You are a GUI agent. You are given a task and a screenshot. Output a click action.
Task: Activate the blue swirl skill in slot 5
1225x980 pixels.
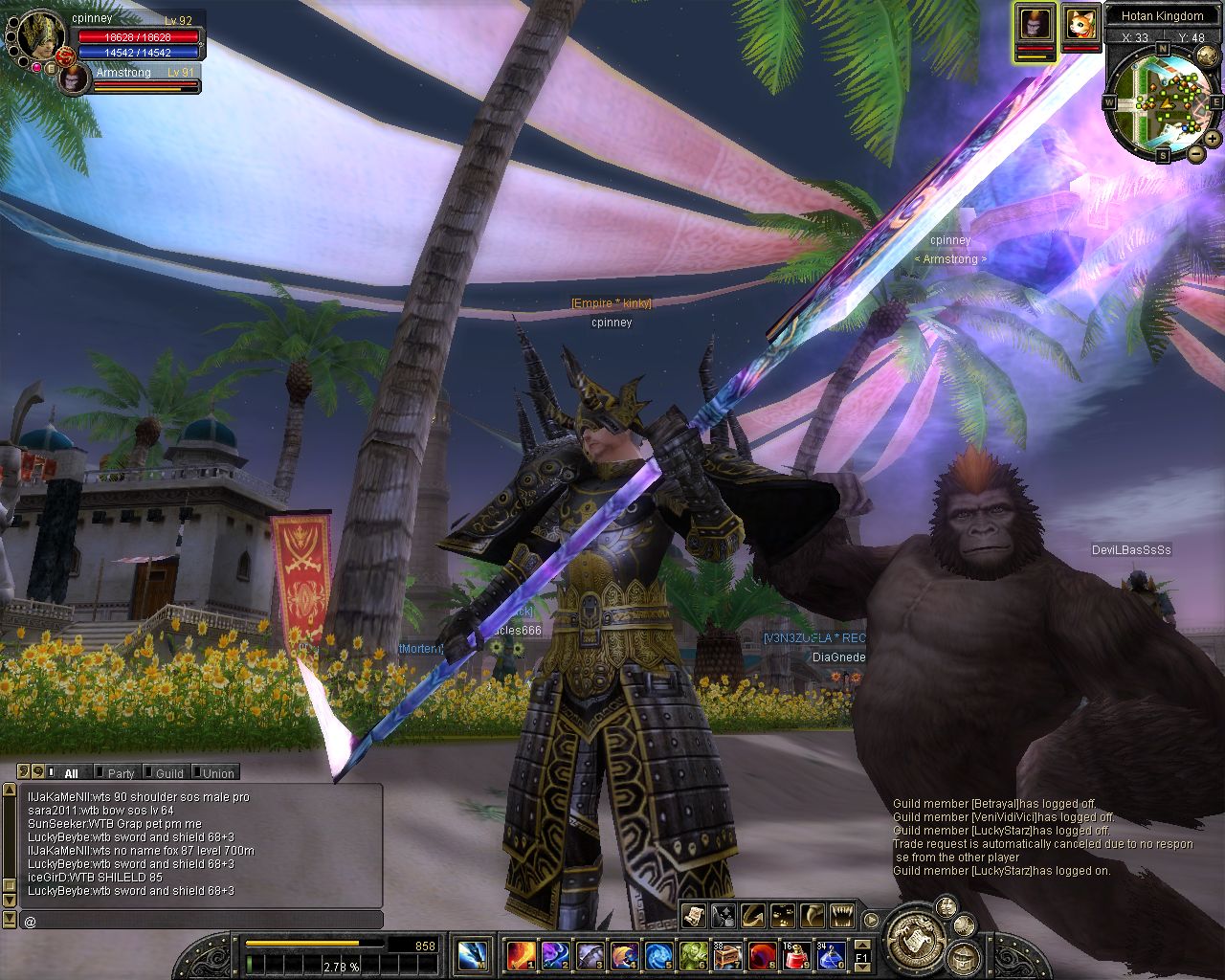click(x=658, y=953)
